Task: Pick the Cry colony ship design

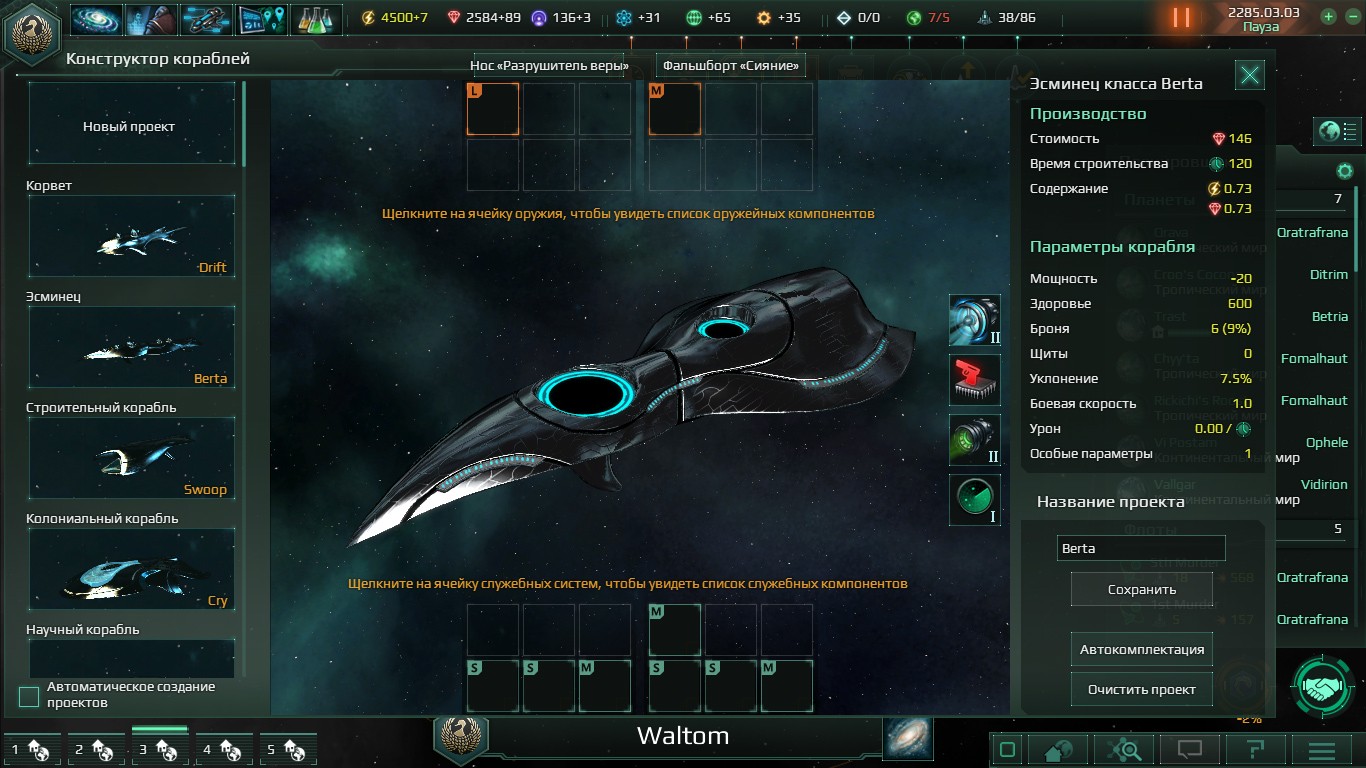Action: (131, 570)
